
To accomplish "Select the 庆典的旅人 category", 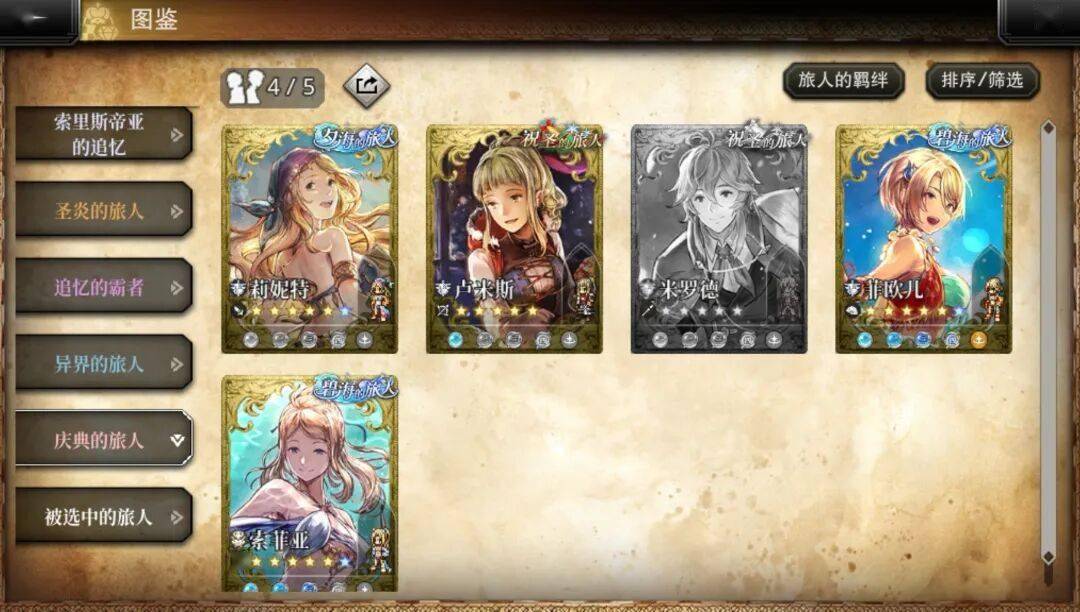I will pyautogui.click(x=103, y=439).
